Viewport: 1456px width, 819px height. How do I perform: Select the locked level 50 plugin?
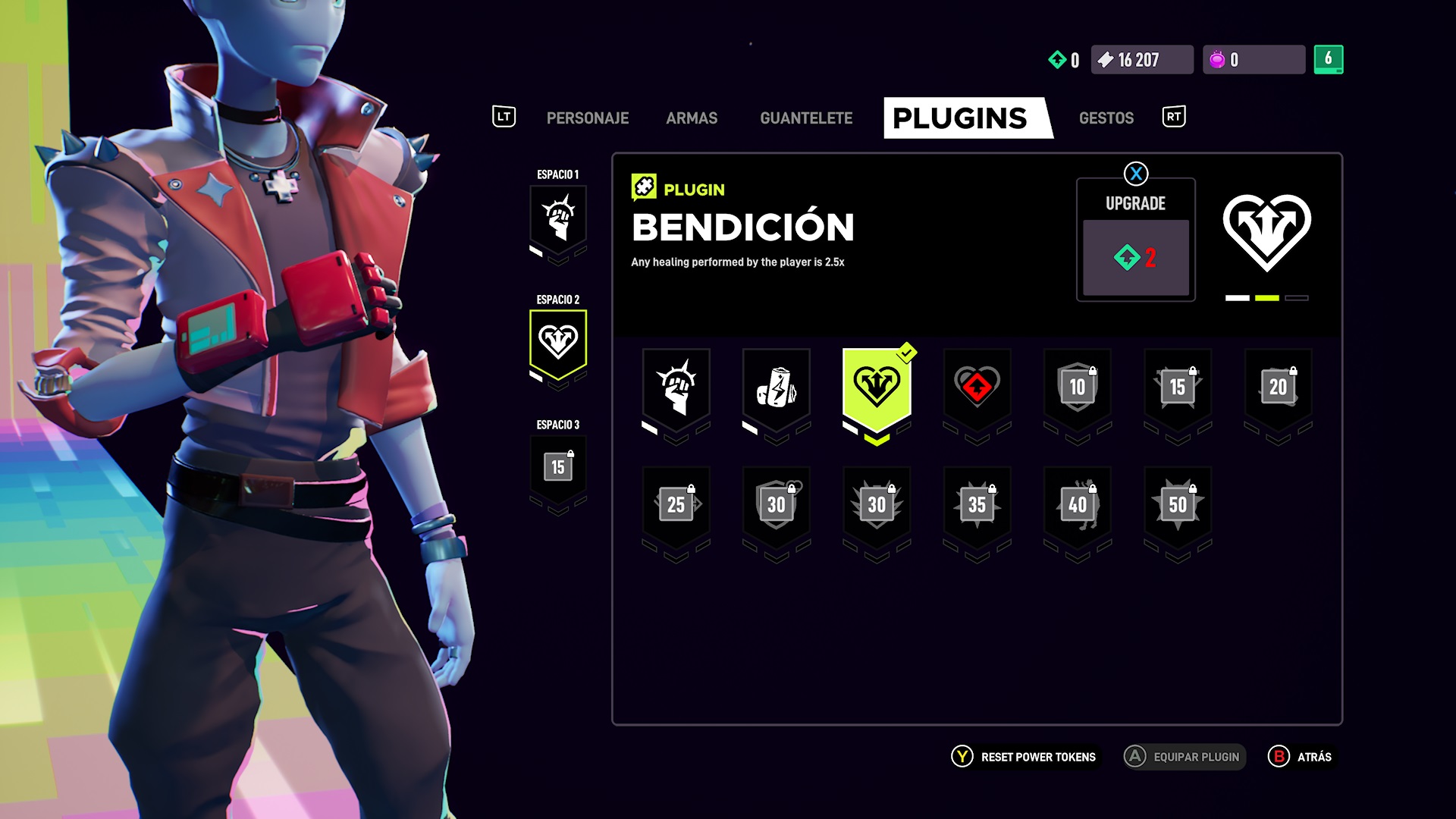[x=1178, y=505]
